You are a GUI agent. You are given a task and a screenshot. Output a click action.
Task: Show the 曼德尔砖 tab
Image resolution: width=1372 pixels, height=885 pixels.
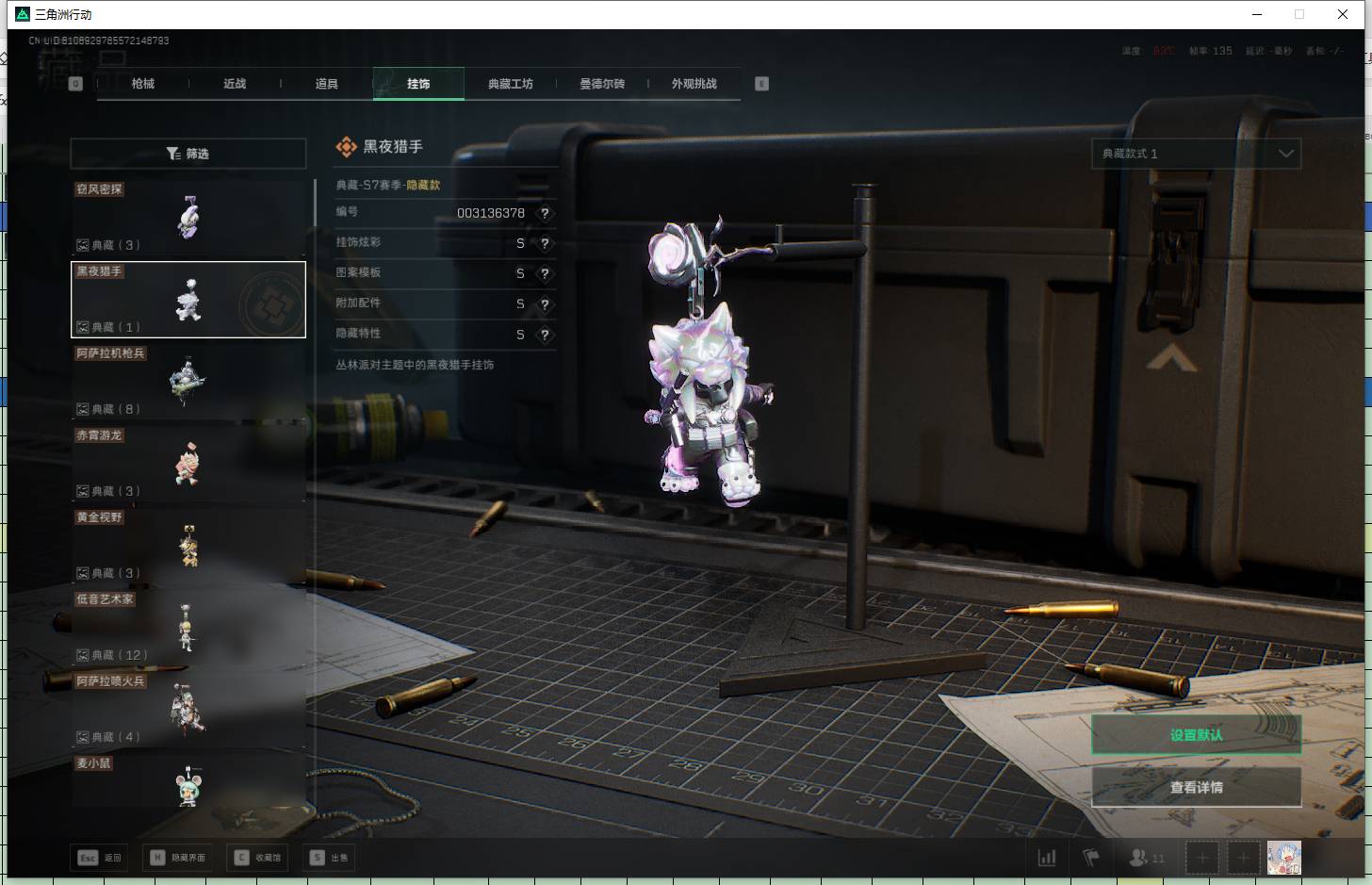tap(602, 84)
